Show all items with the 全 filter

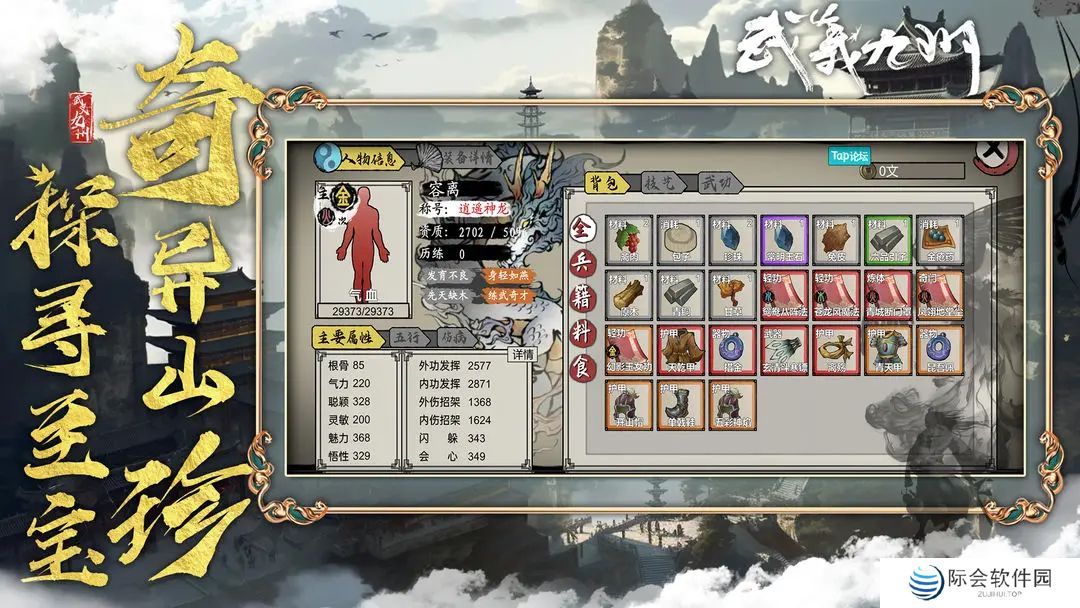(x=581, y=228)
